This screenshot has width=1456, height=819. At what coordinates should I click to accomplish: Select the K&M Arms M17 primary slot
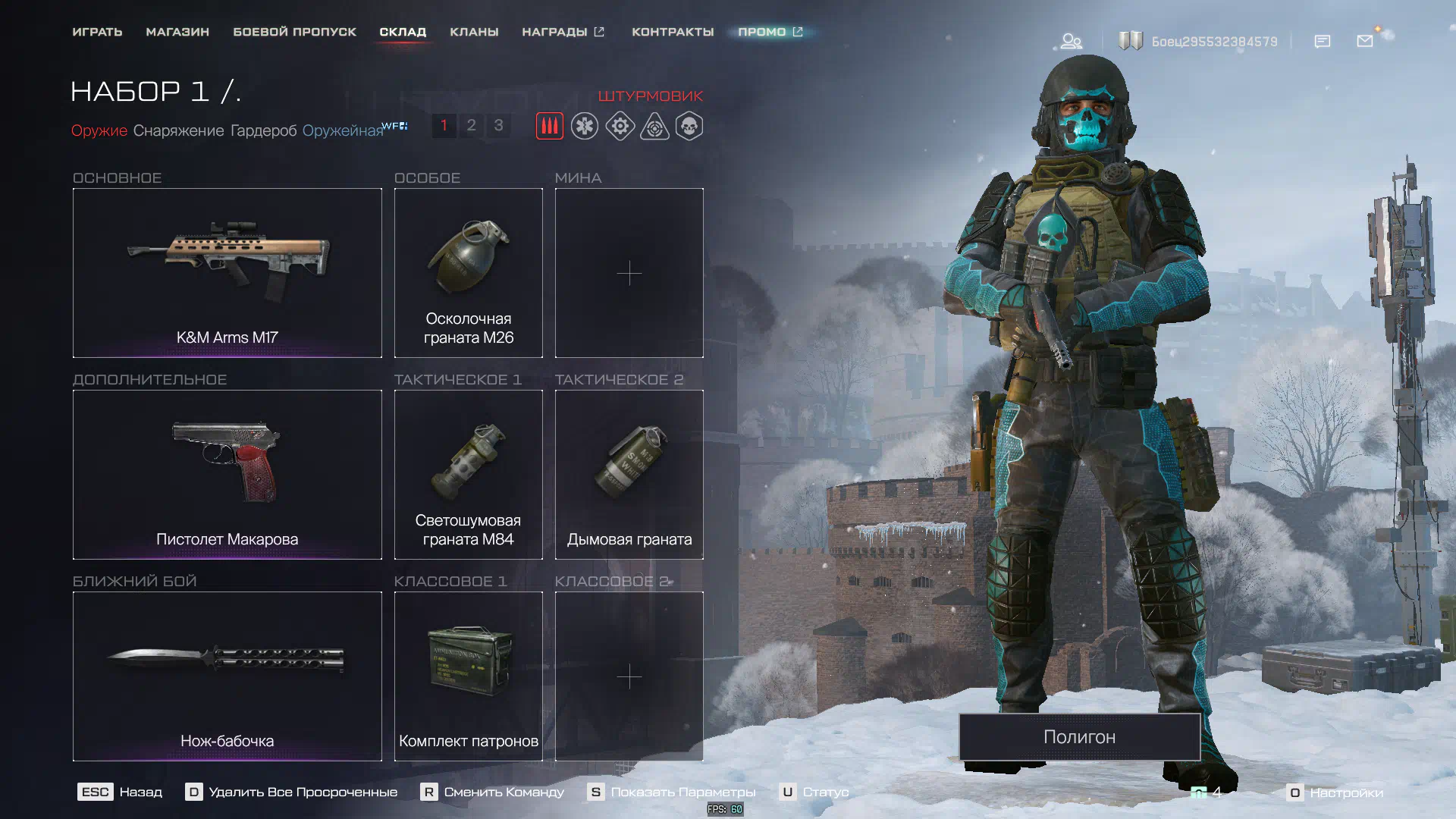click(x=227, y=273)
